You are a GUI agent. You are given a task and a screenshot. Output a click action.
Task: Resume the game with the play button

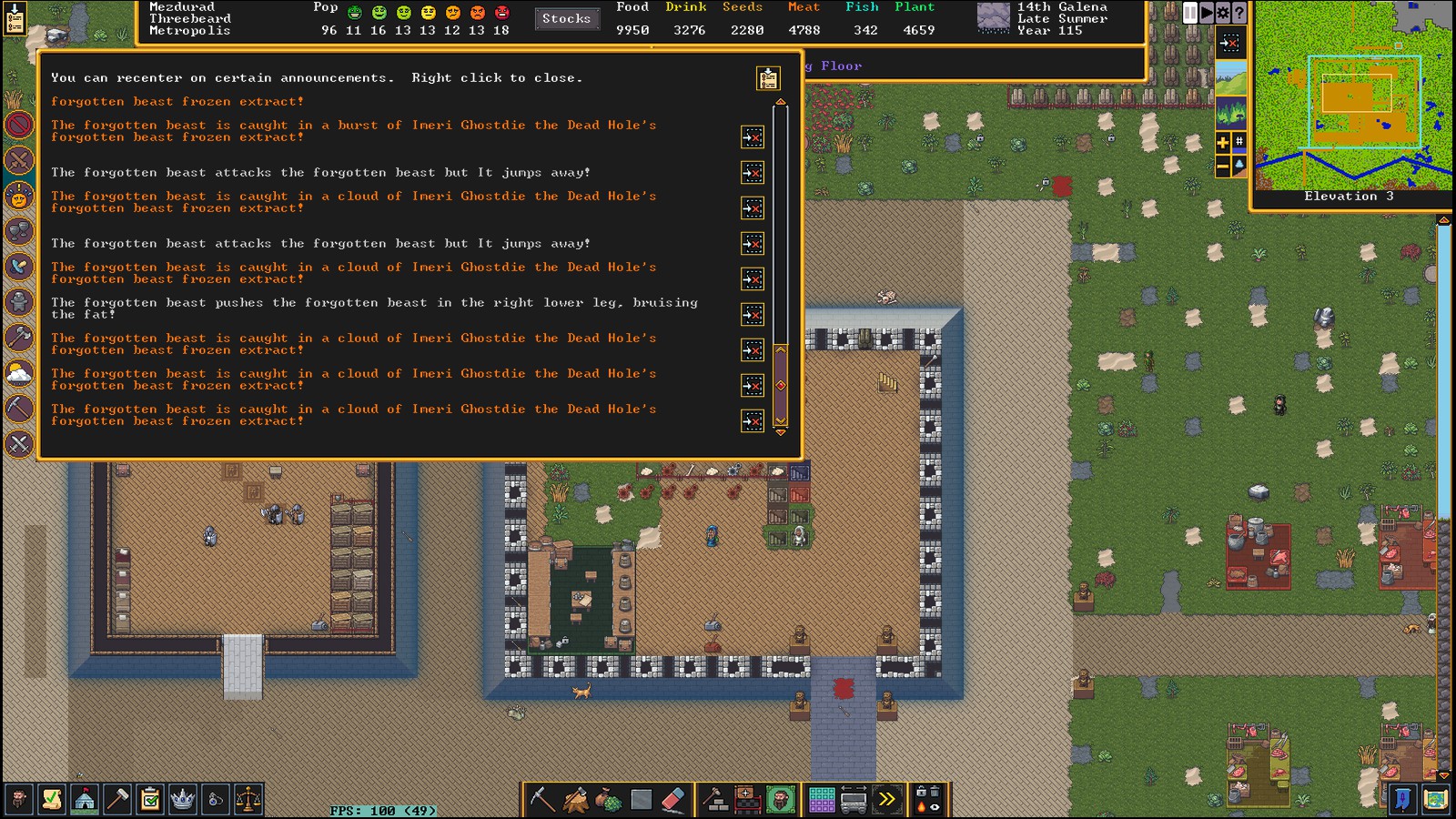[1207, 13]
